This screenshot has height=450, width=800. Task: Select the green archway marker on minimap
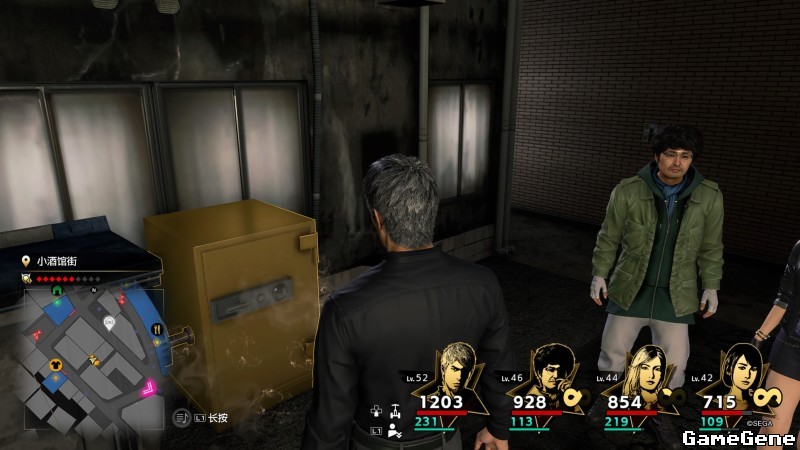click(57, 292)
